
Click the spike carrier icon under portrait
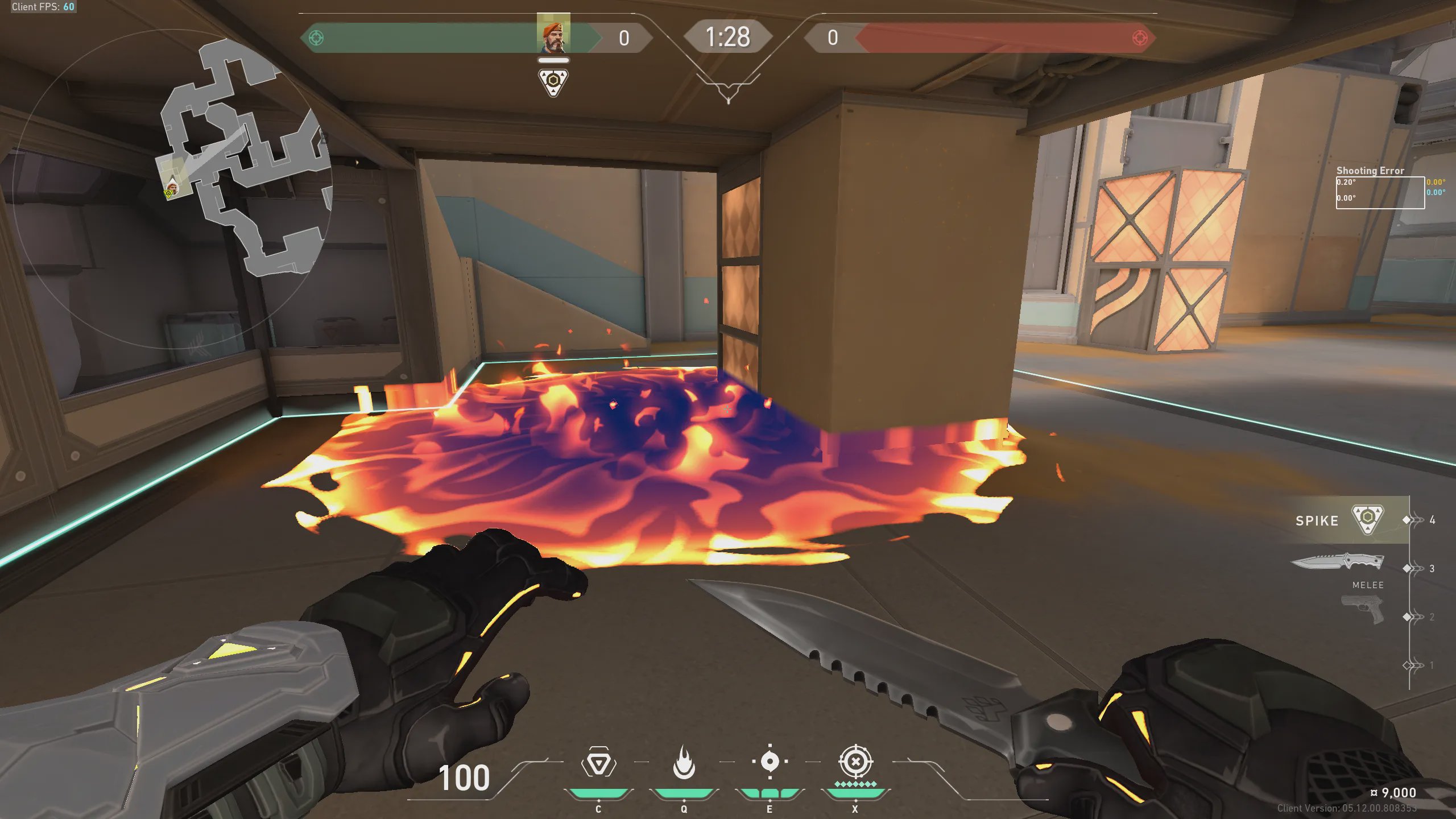pos(553,82)
